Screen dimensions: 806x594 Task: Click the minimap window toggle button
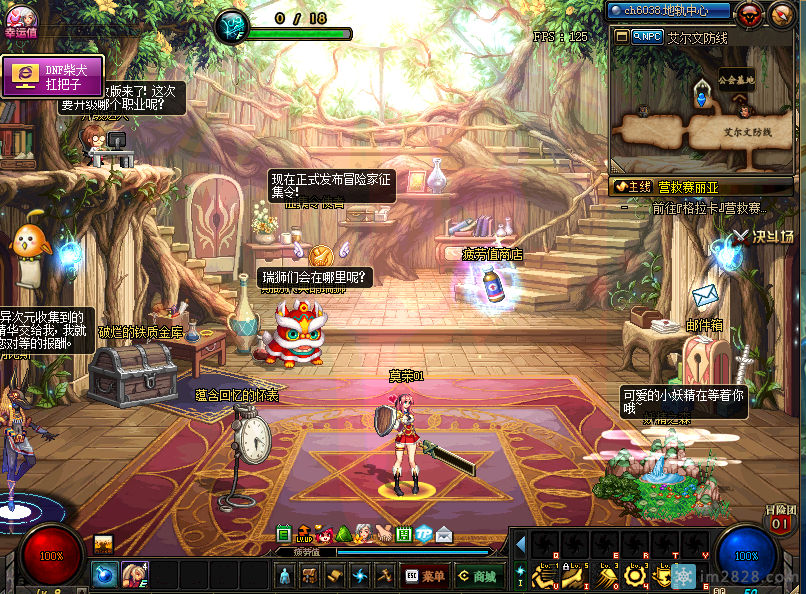click(x=622, y=36)
